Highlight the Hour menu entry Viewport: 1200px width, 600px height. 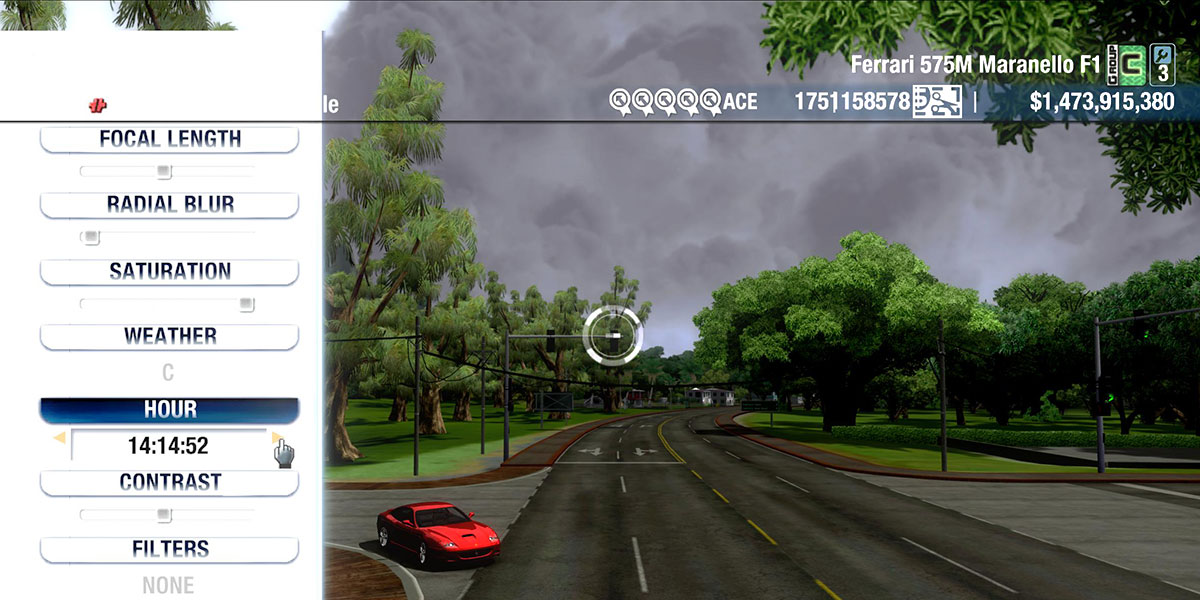(169, 410)
